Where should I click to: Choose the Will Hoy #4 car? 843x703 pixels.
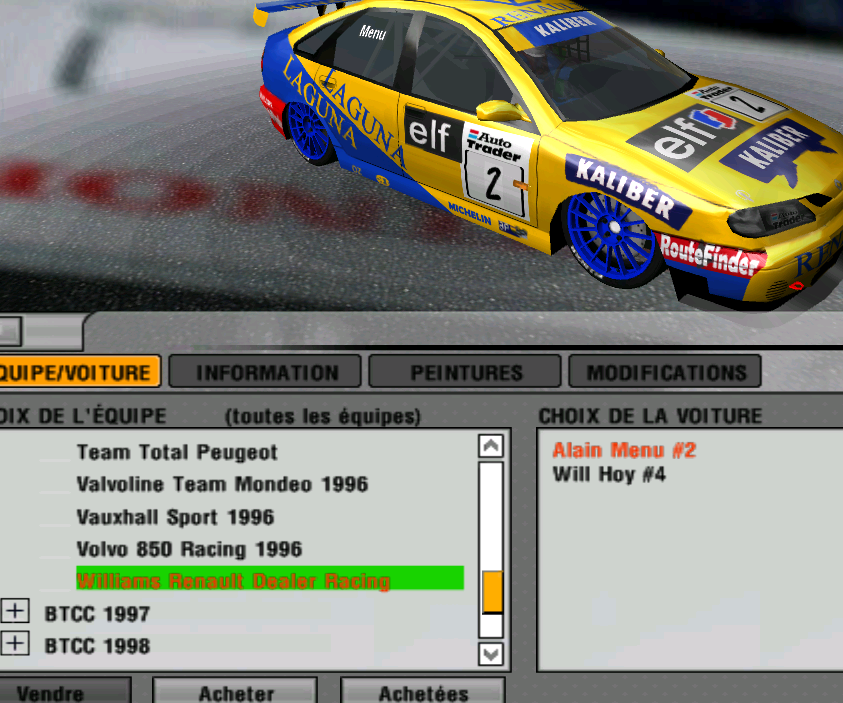(609, 474)
